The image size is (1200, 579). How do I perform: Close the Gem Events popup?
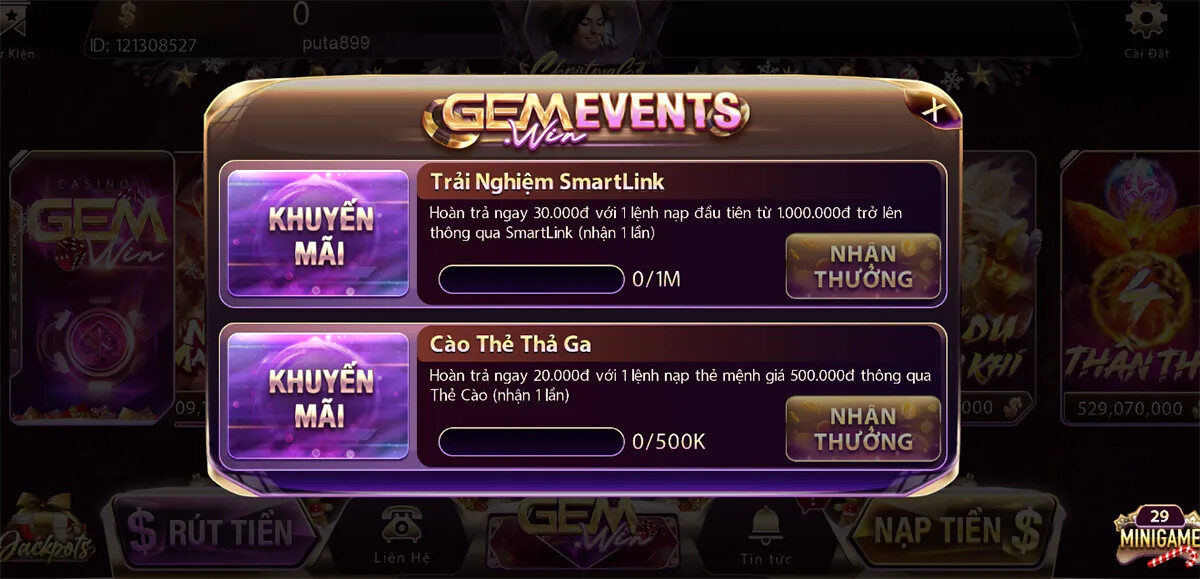[932, 109]
